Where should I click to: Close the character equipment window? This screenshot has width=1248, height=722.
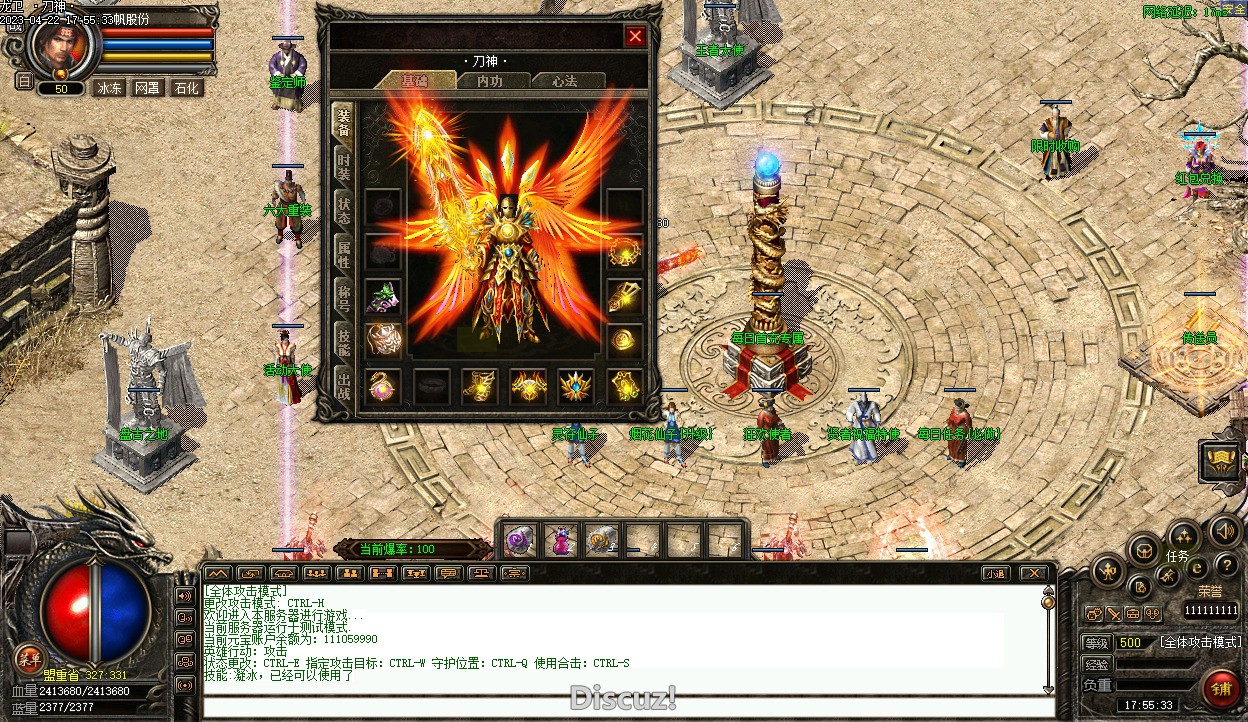[x=635, y=37]
